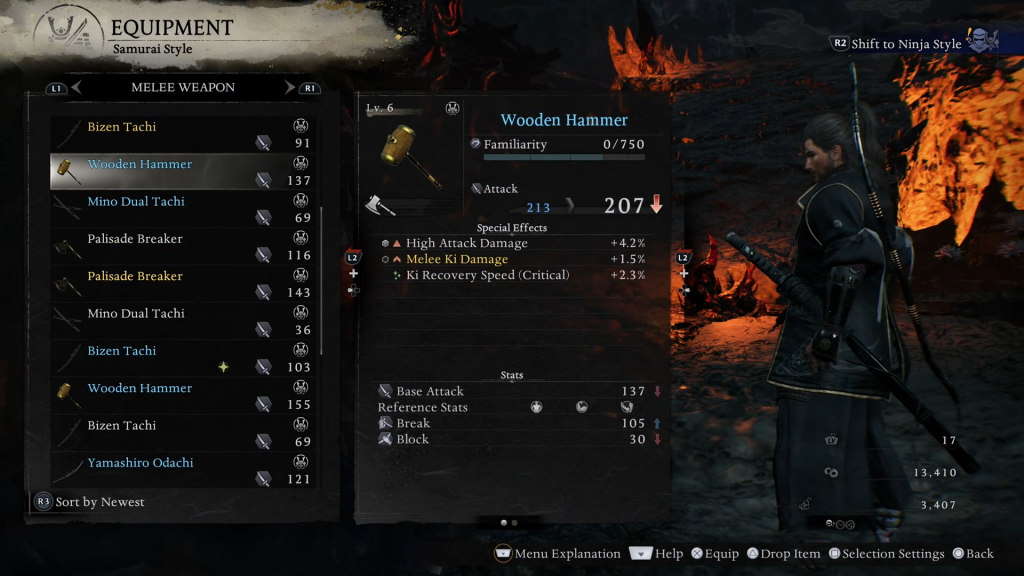The height and width of the screenshot is (576, 1024).
Task: Select the Bizen Tachi rated 103
Action: pyautogui.click(x=183, y=358)
